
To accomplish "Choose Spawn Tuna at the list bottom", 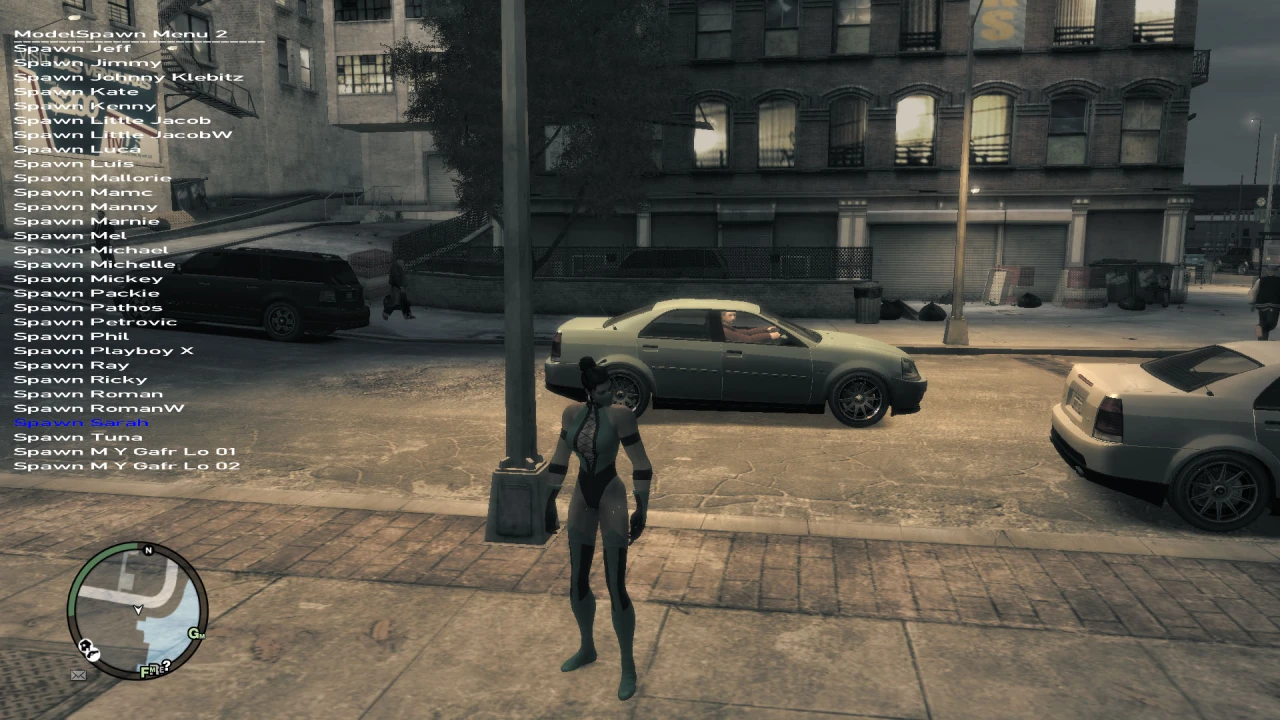I will click(77, 436).
